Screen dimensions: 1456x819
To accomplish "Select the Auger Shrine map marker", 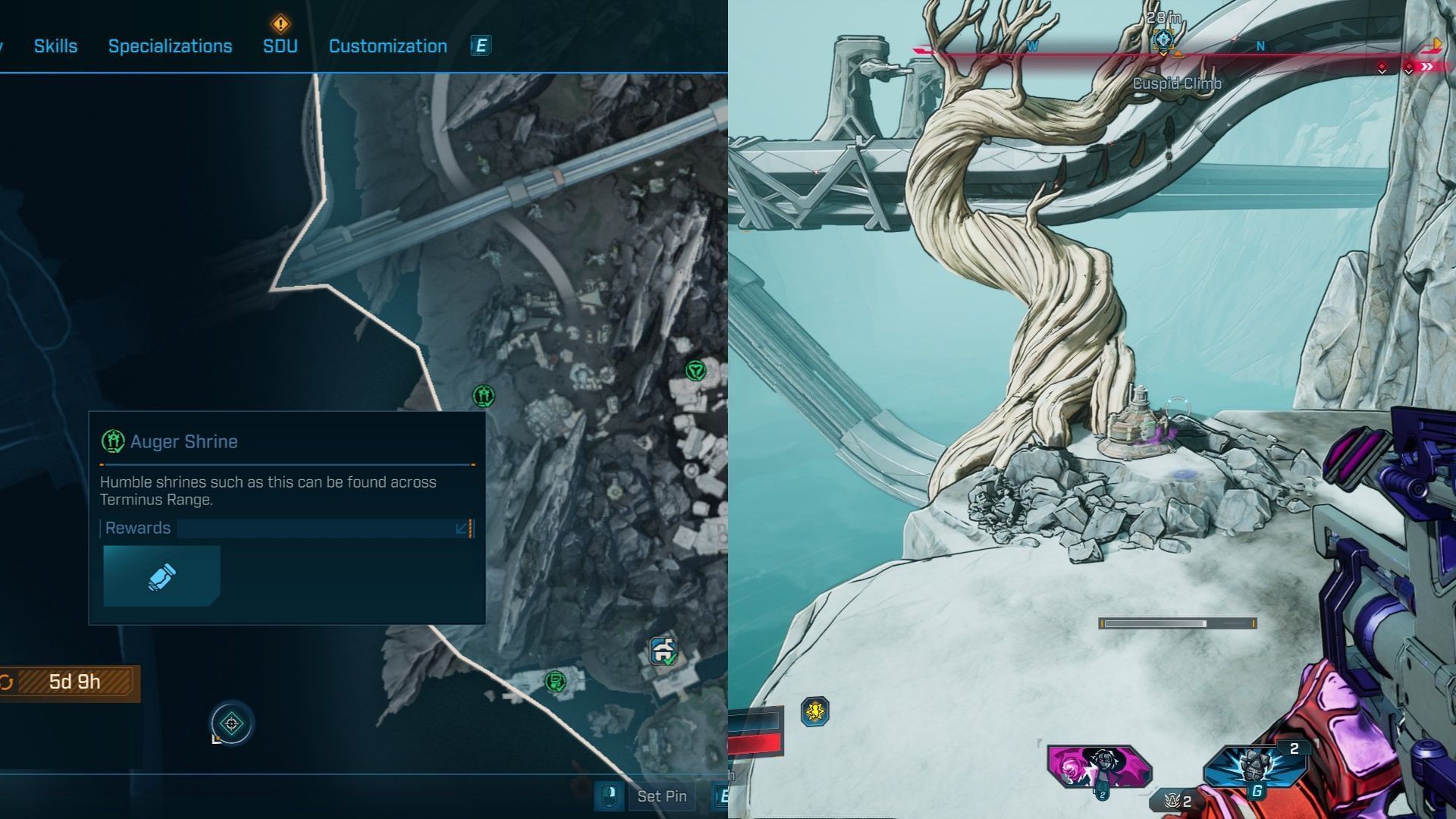I will coord(484,395).
